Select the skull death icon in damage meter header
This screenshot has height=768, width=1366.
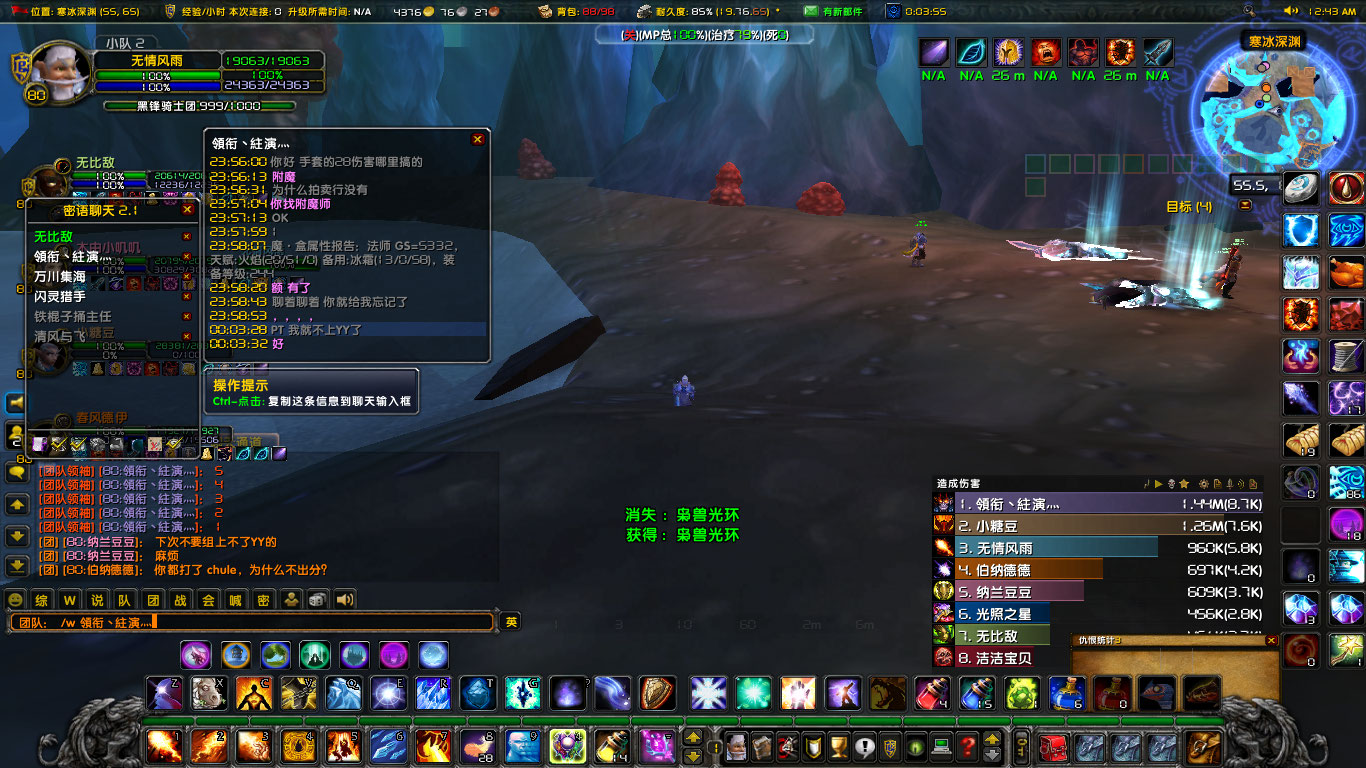pos(1171,484)
